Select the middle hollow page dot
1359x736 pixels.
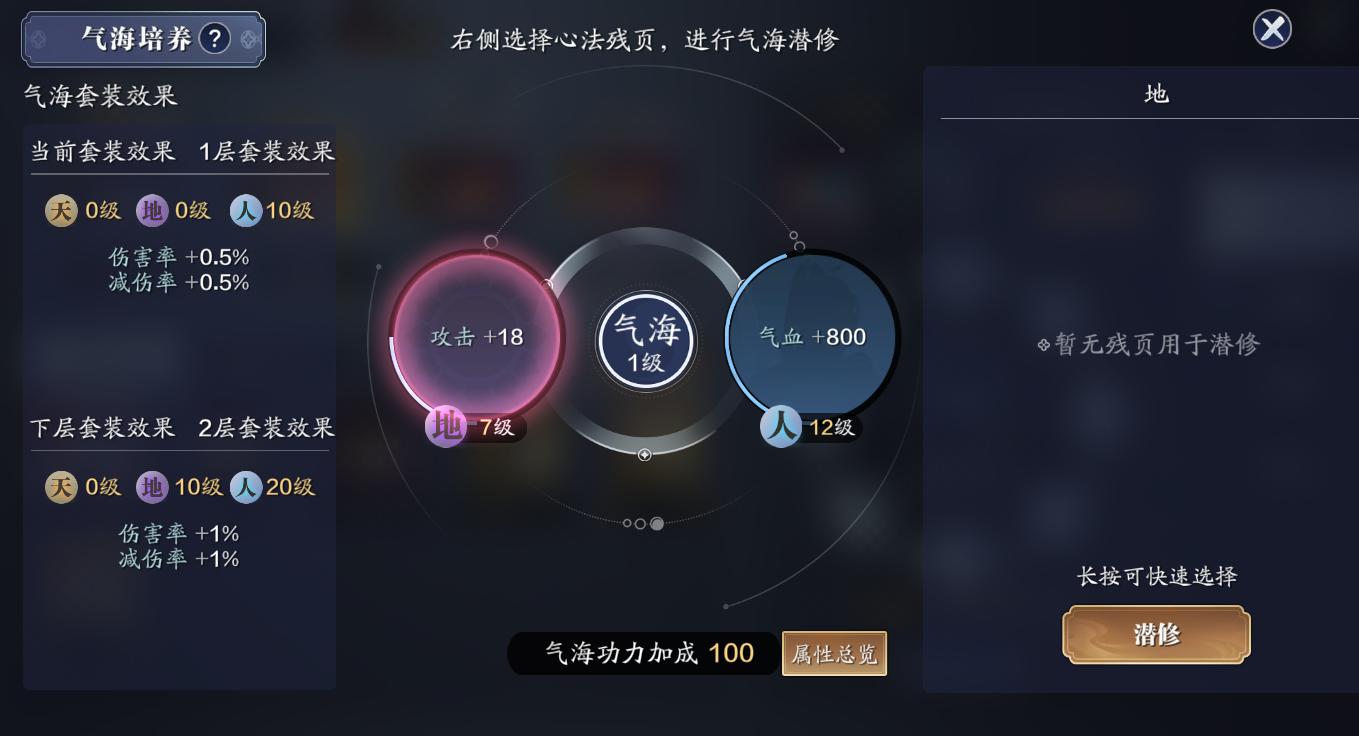pos(640,523)
